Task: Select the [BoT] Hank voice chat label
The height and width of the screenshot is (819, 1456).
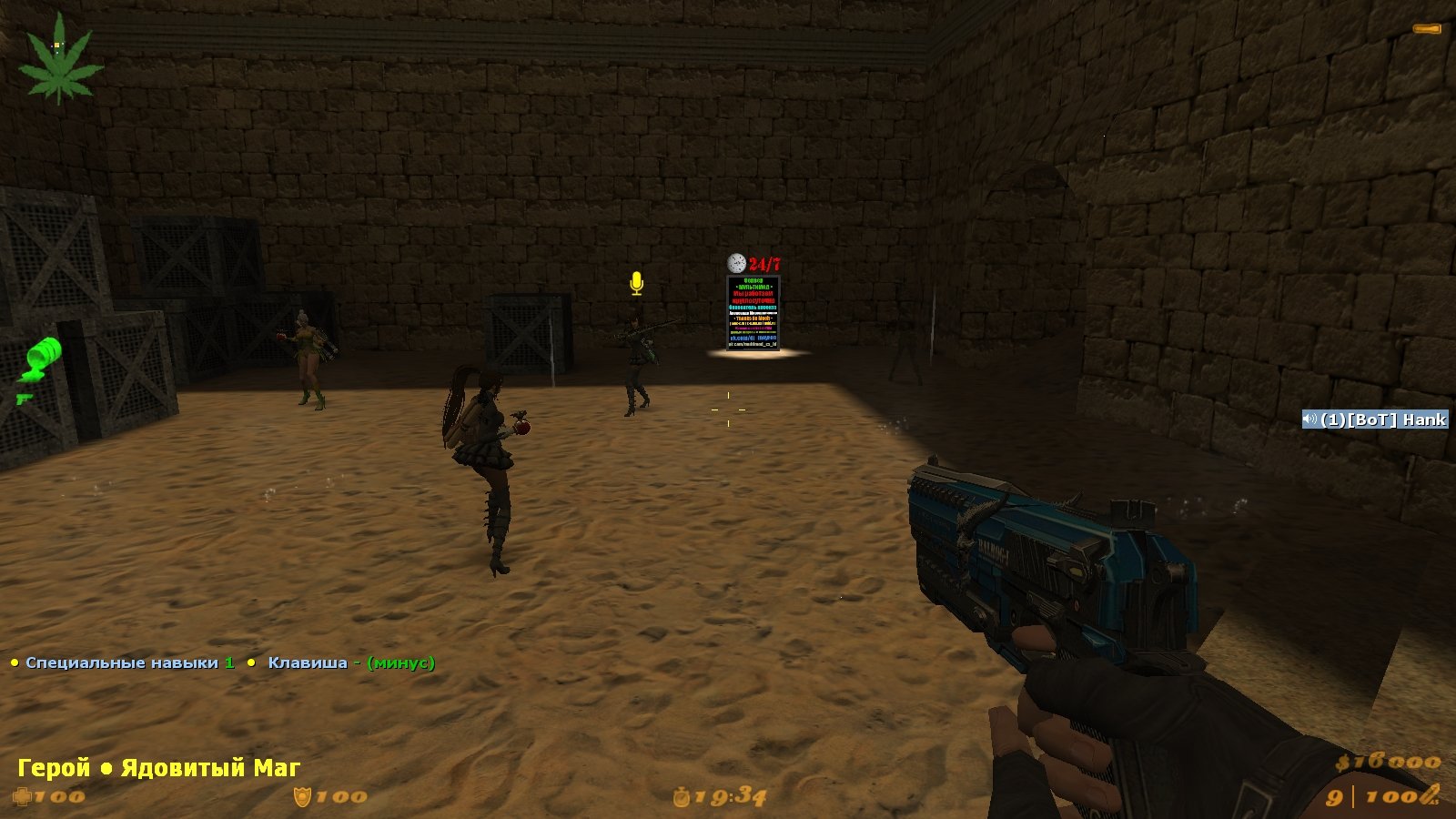Action: (1375, 420)
